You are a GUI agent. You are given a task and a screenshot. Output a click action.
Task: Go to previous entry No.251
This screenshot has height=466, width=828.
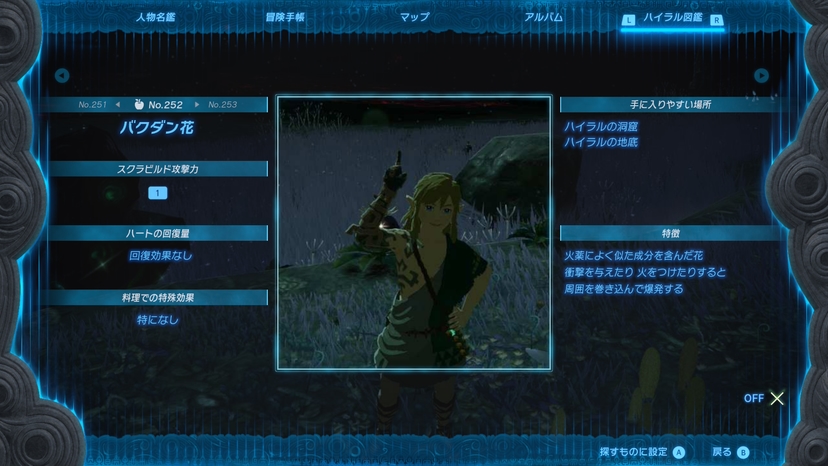pos(97,104)
